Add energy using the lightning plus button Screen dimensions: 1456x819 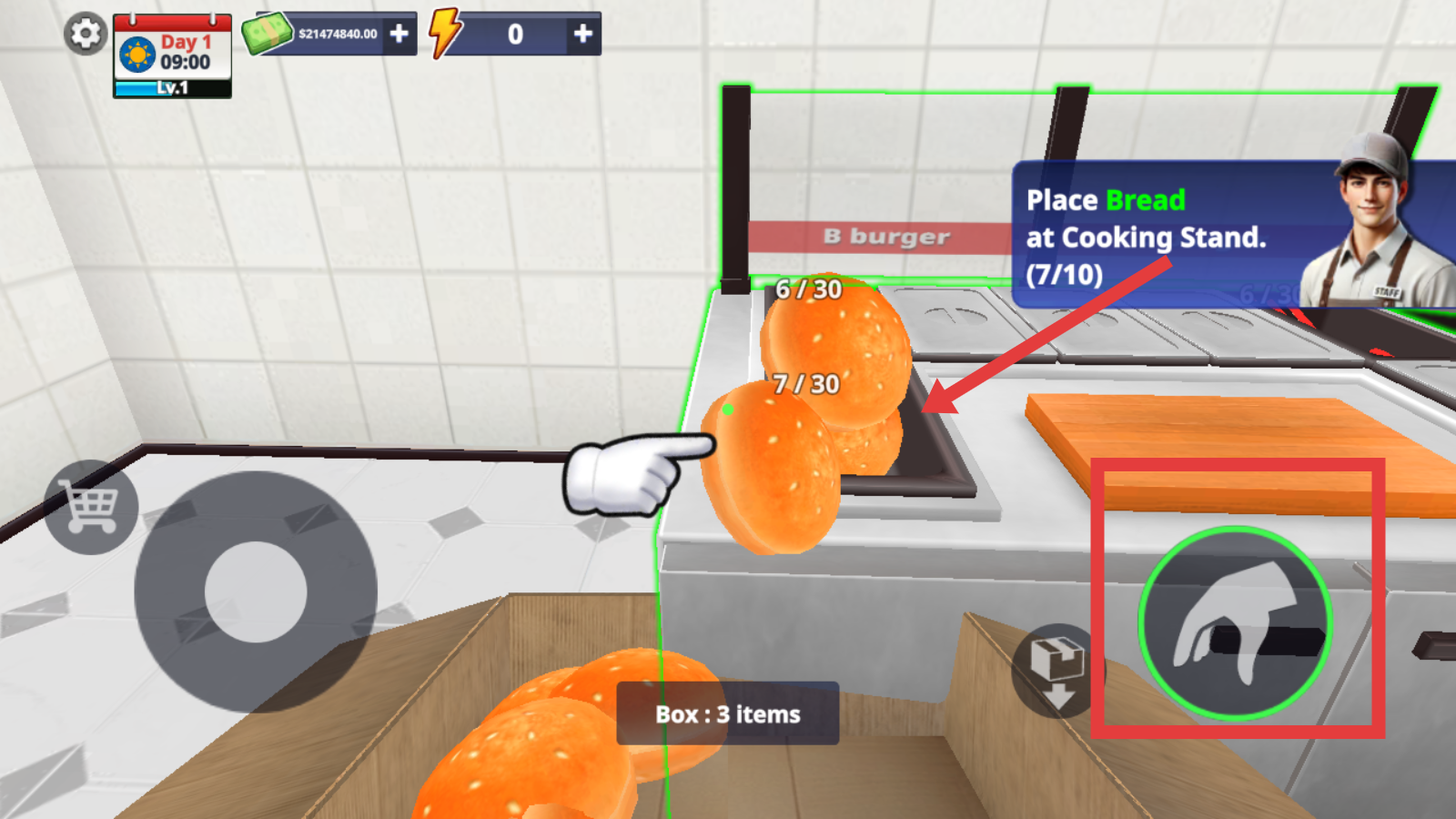click(x=582, y=34)
